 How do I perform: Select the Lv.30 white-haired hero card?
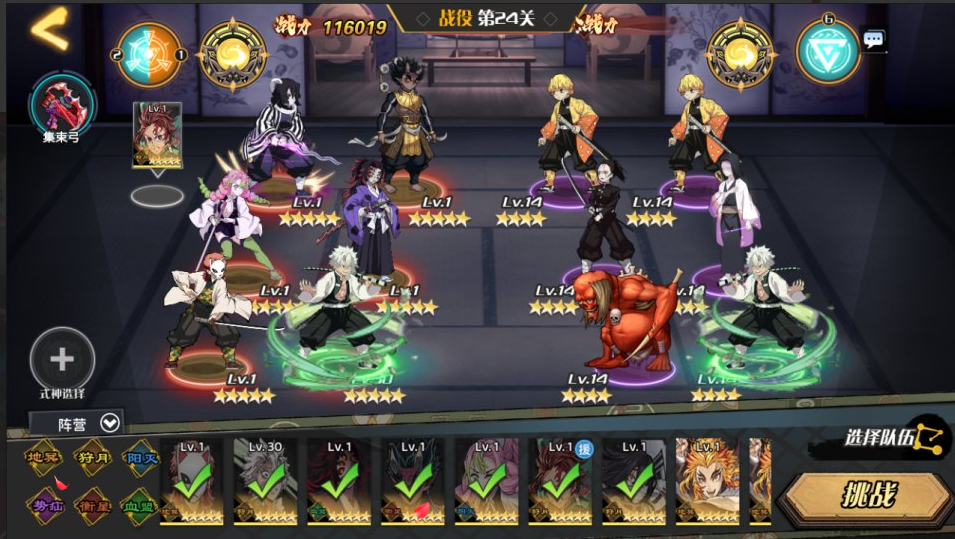(265, 481)
